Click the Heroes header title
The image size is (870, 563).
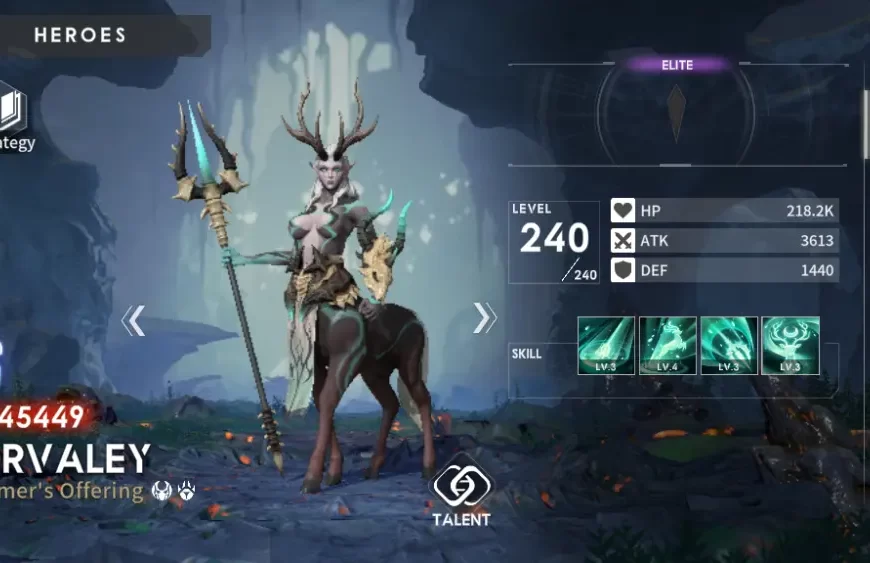coord(80,35)
